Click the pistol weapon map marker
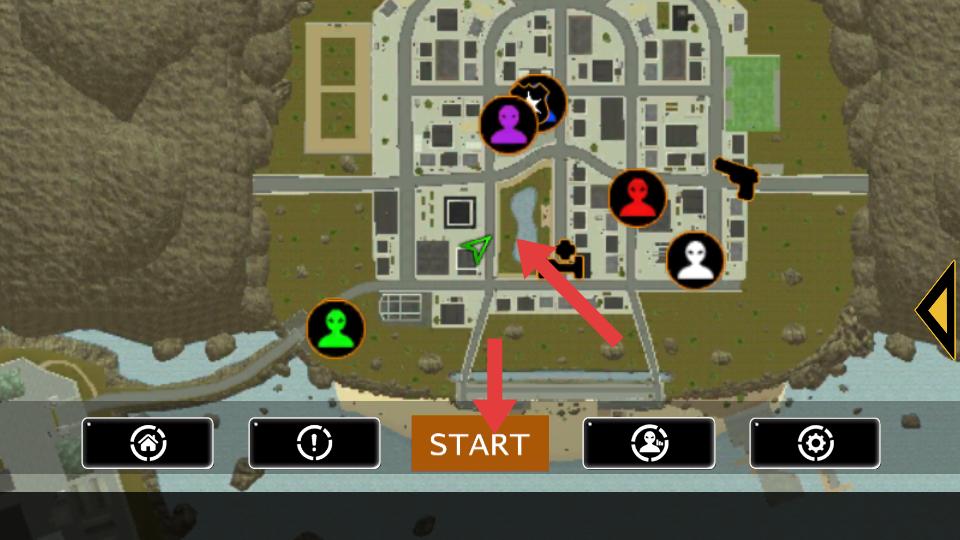 click(738, 177)
